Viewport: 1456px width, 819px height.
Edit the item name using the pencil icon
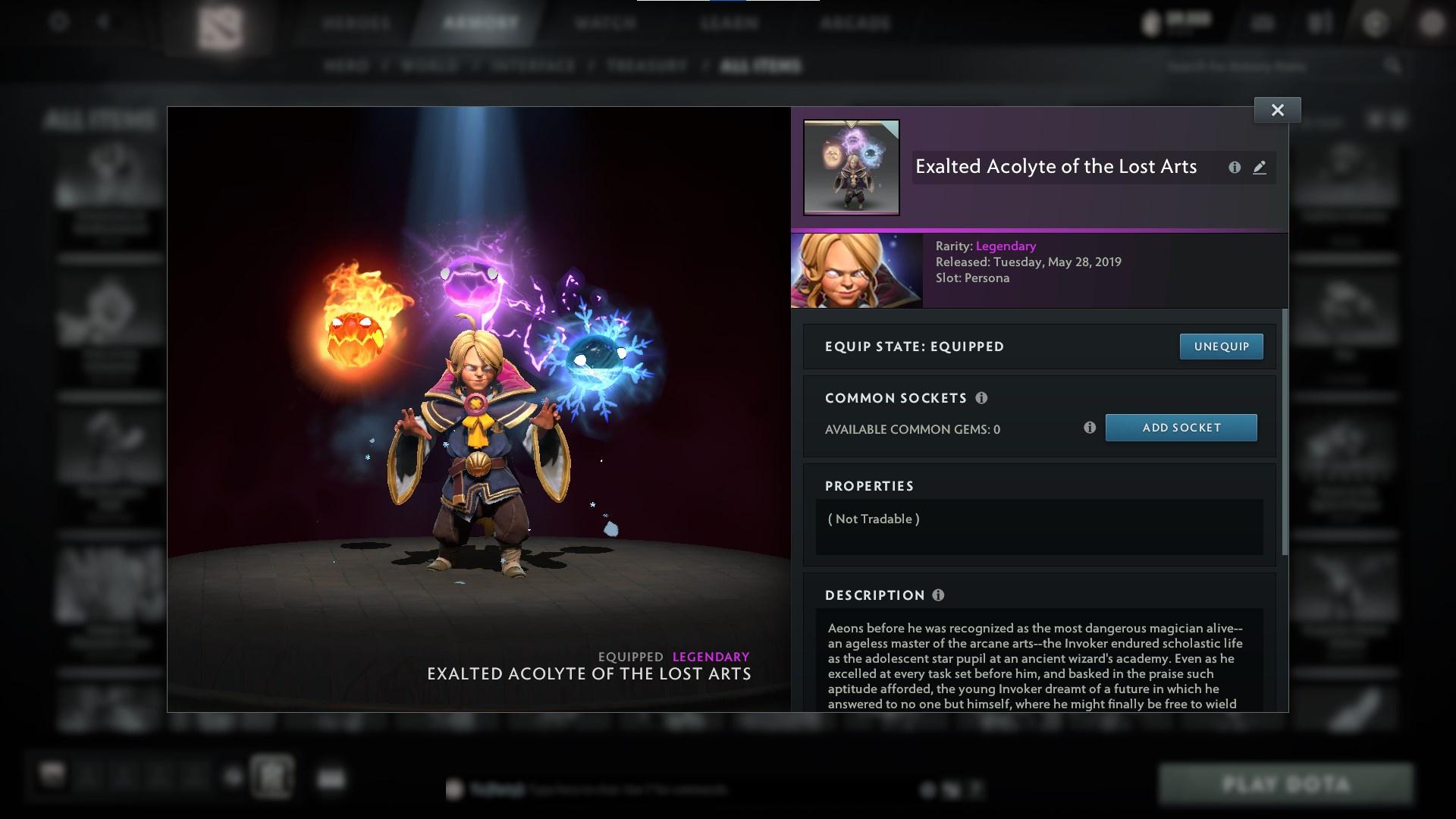(1260, 168)
